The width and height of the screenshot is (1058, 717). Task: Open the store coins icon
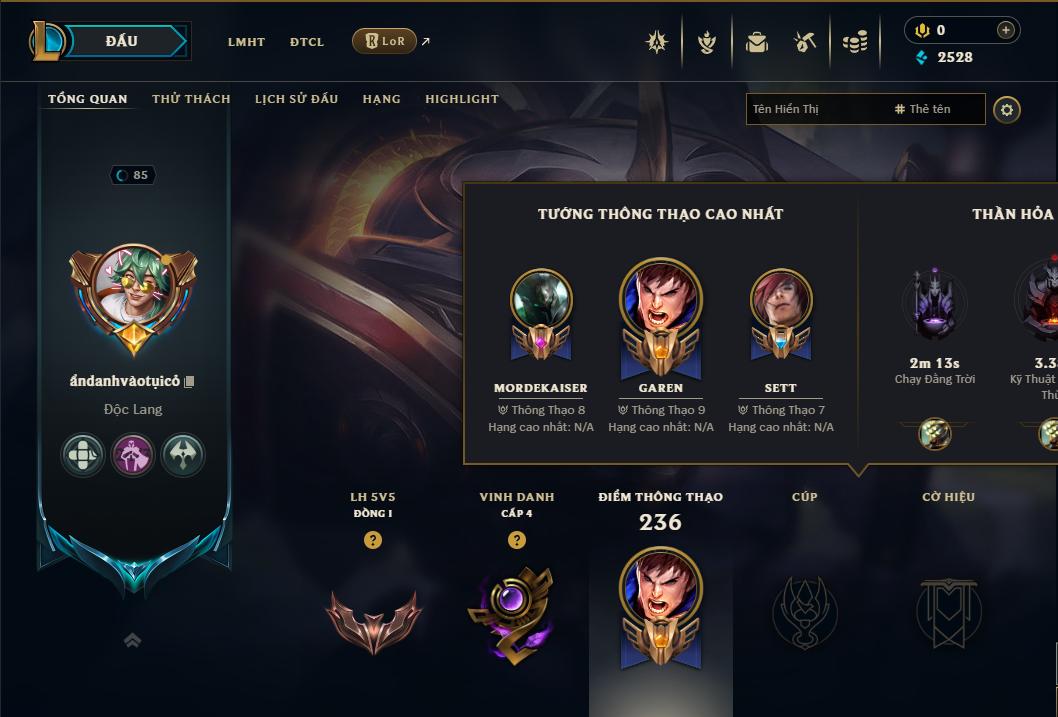855,42
